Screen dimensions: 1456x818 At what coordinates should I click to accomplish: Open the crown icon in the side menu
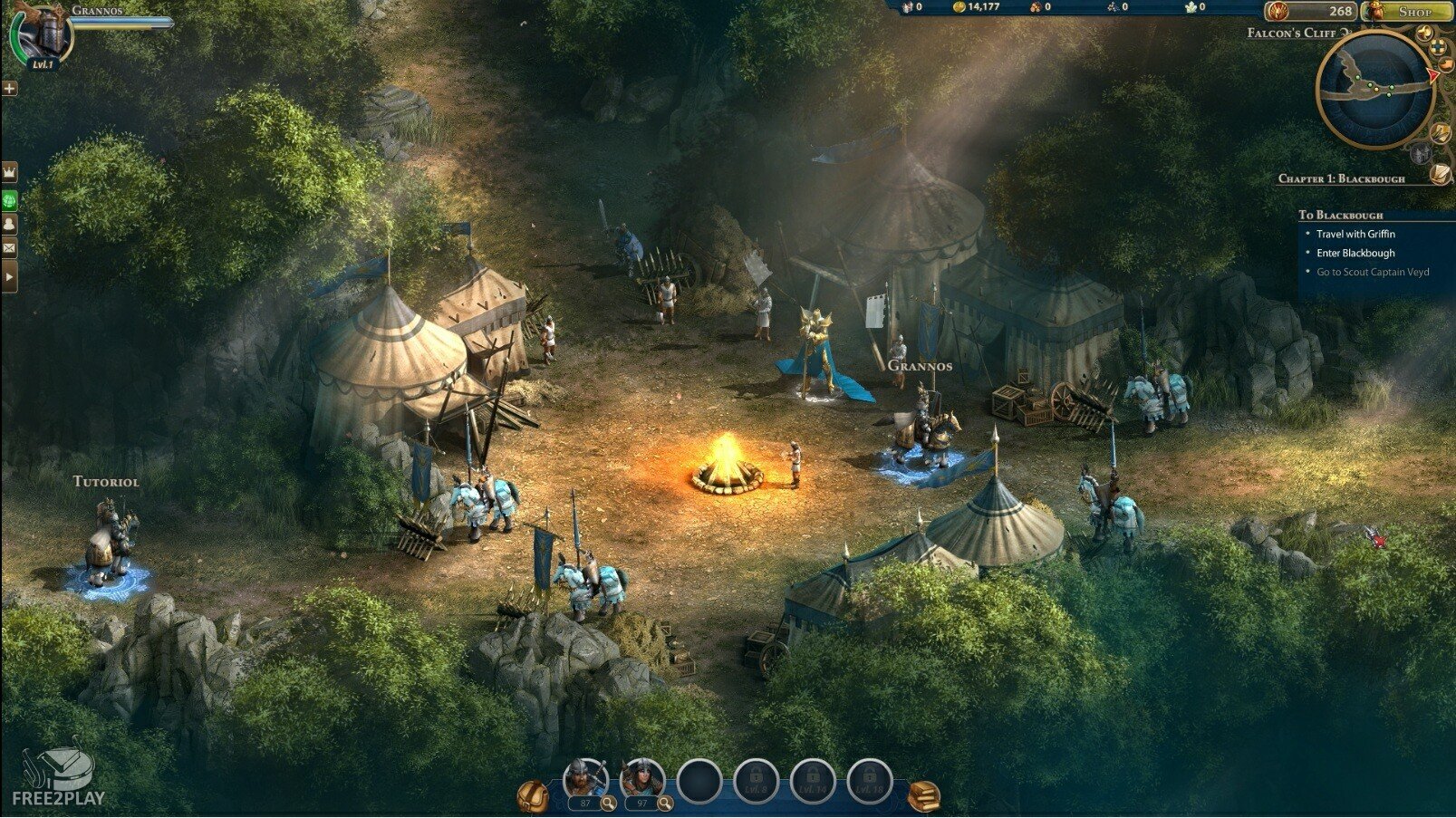(x=10, y=171)
